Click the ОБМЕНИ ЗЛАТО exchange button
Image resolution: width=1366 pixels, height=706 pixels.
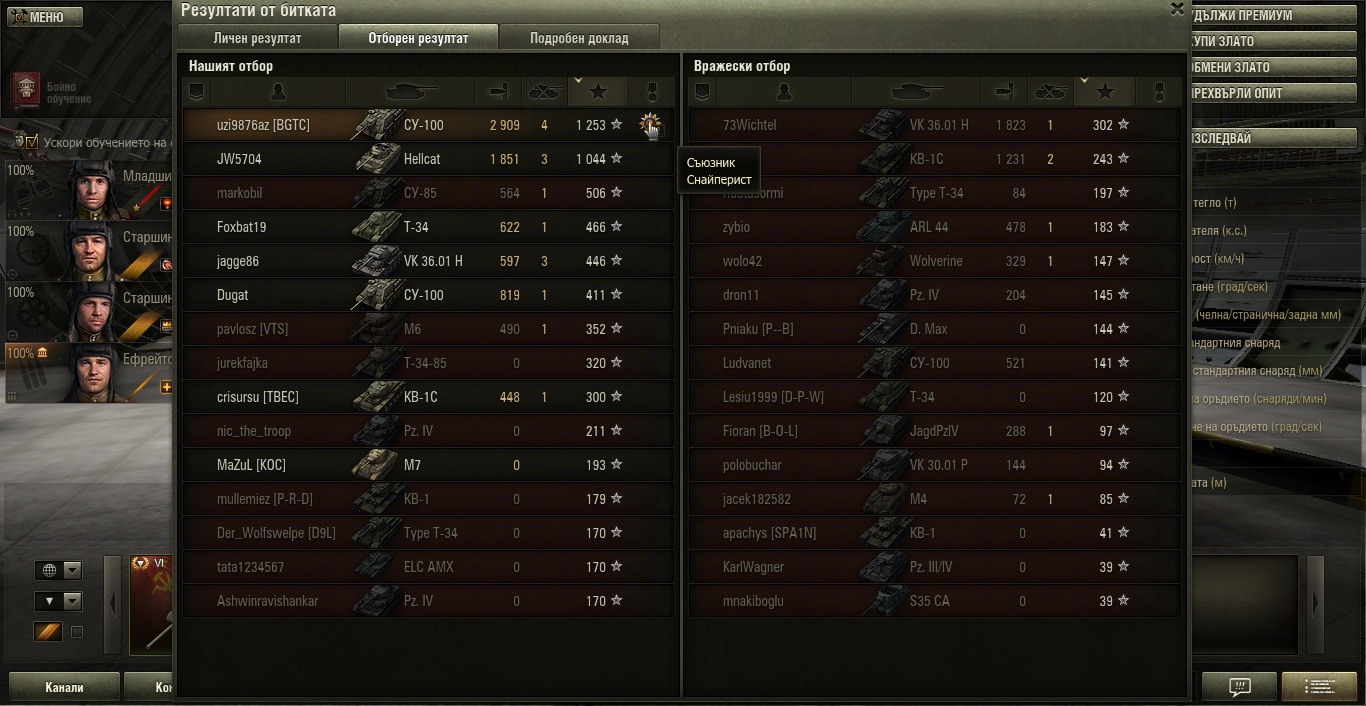pos(1249,67)
